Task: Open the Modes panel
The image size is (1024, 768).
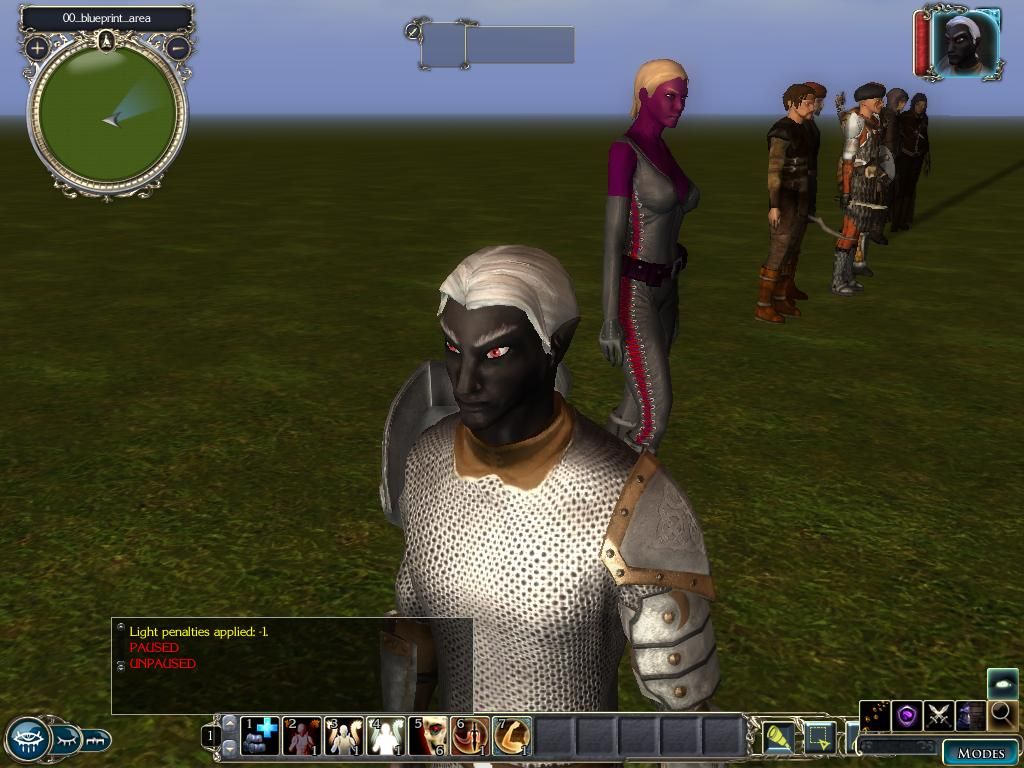Action: (x=980, y=753)
